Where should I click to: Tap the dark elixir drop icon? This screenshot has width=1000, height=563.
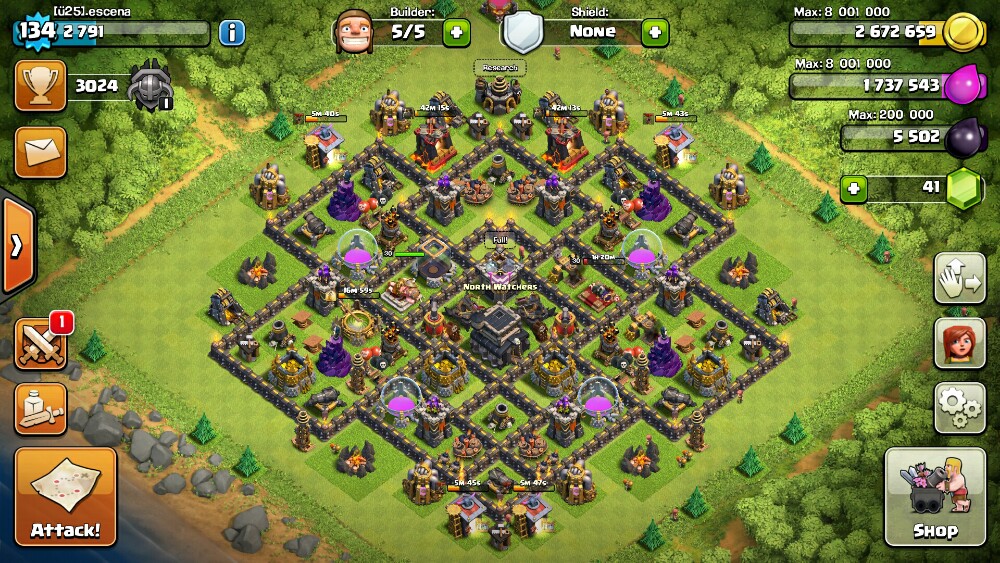point(965,135)
